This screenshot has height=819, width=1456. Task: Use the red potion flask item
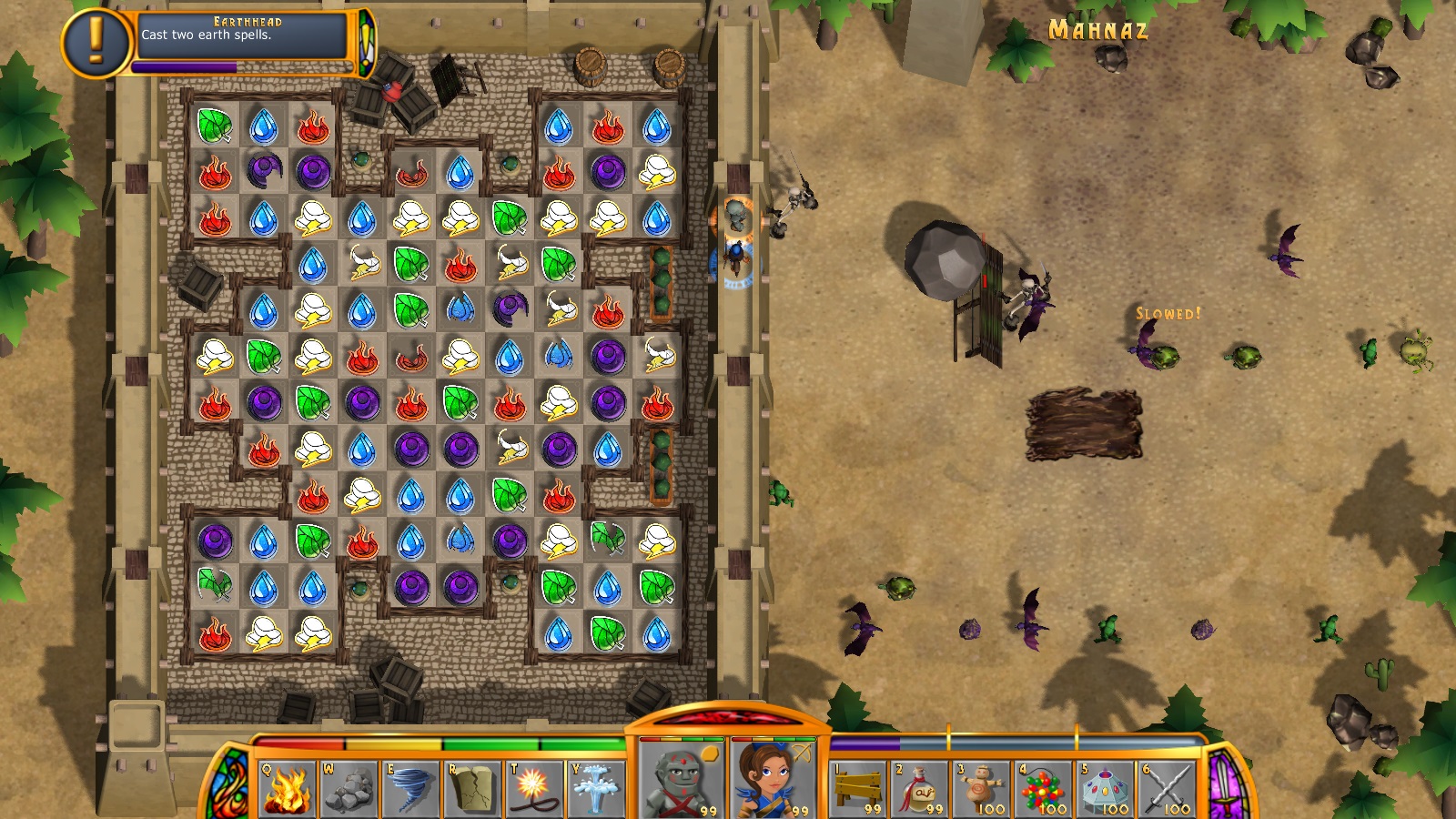click(921, 788)
